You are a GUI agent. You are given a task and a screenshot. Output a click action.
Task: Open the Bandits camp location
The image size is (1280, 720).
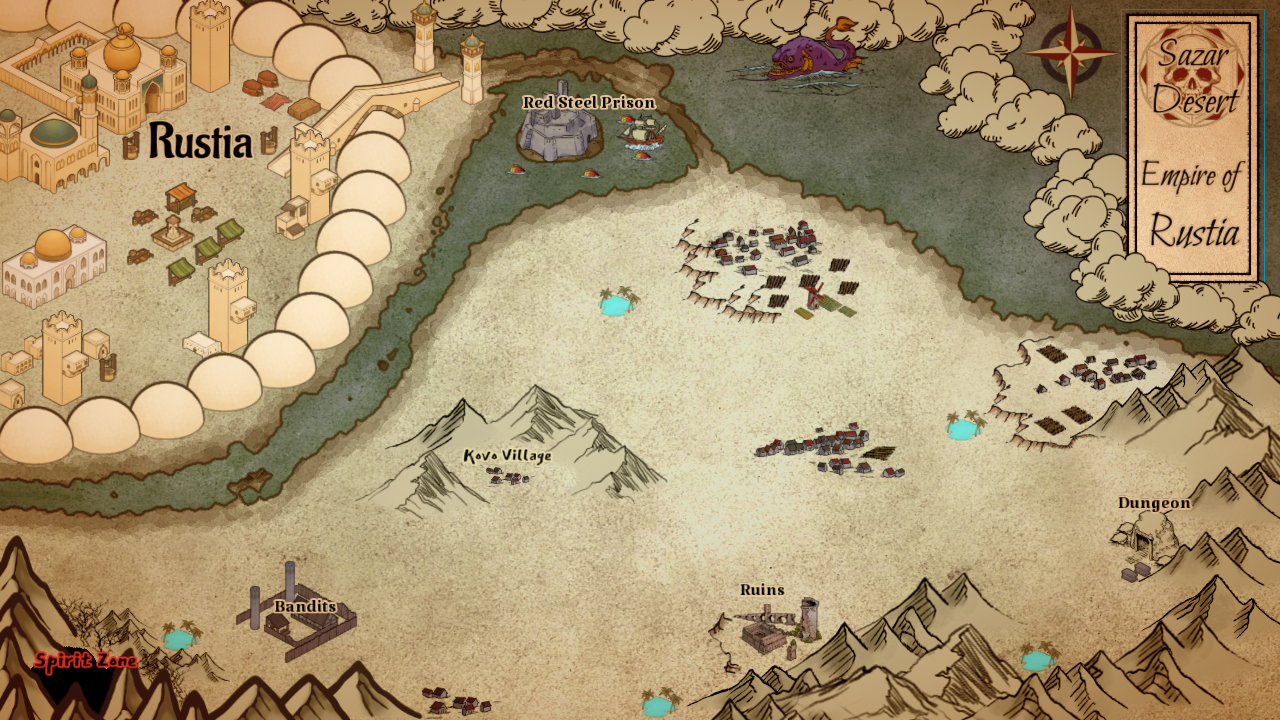[x=305, y=606]
